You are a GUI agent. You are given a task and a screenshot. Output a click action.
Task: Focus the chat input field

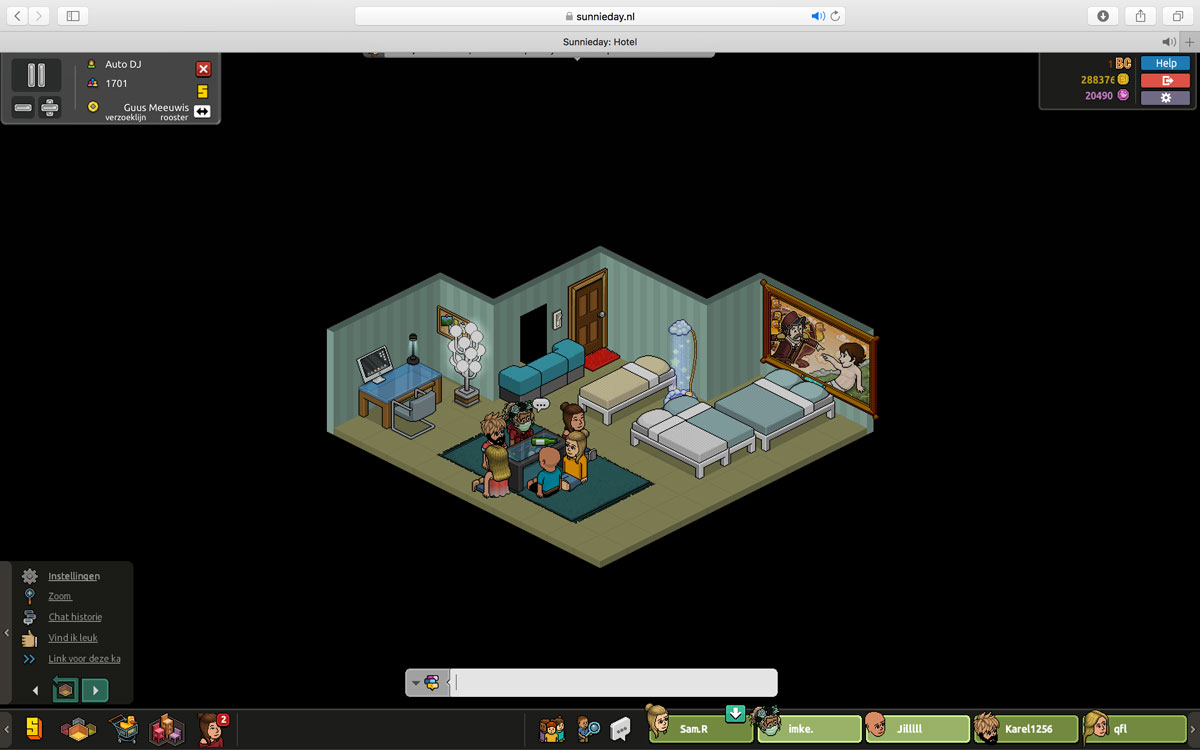(613, 683)
